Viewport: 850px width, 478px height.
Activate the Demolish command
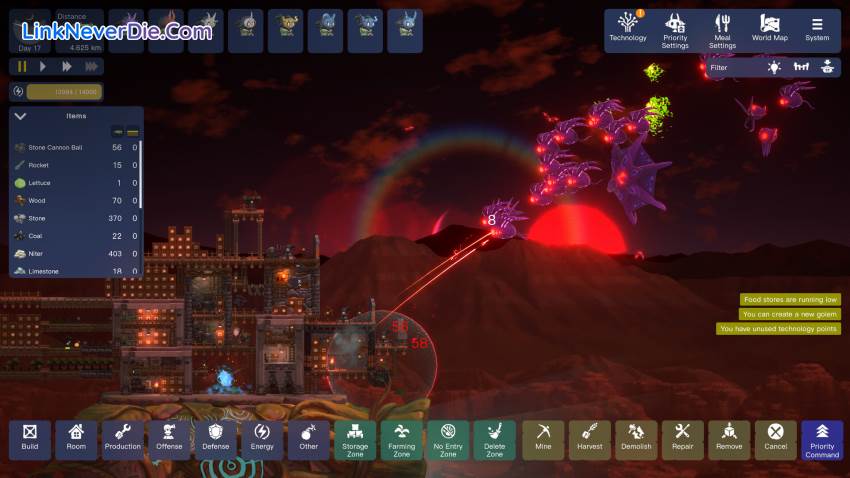pos(636,439)
